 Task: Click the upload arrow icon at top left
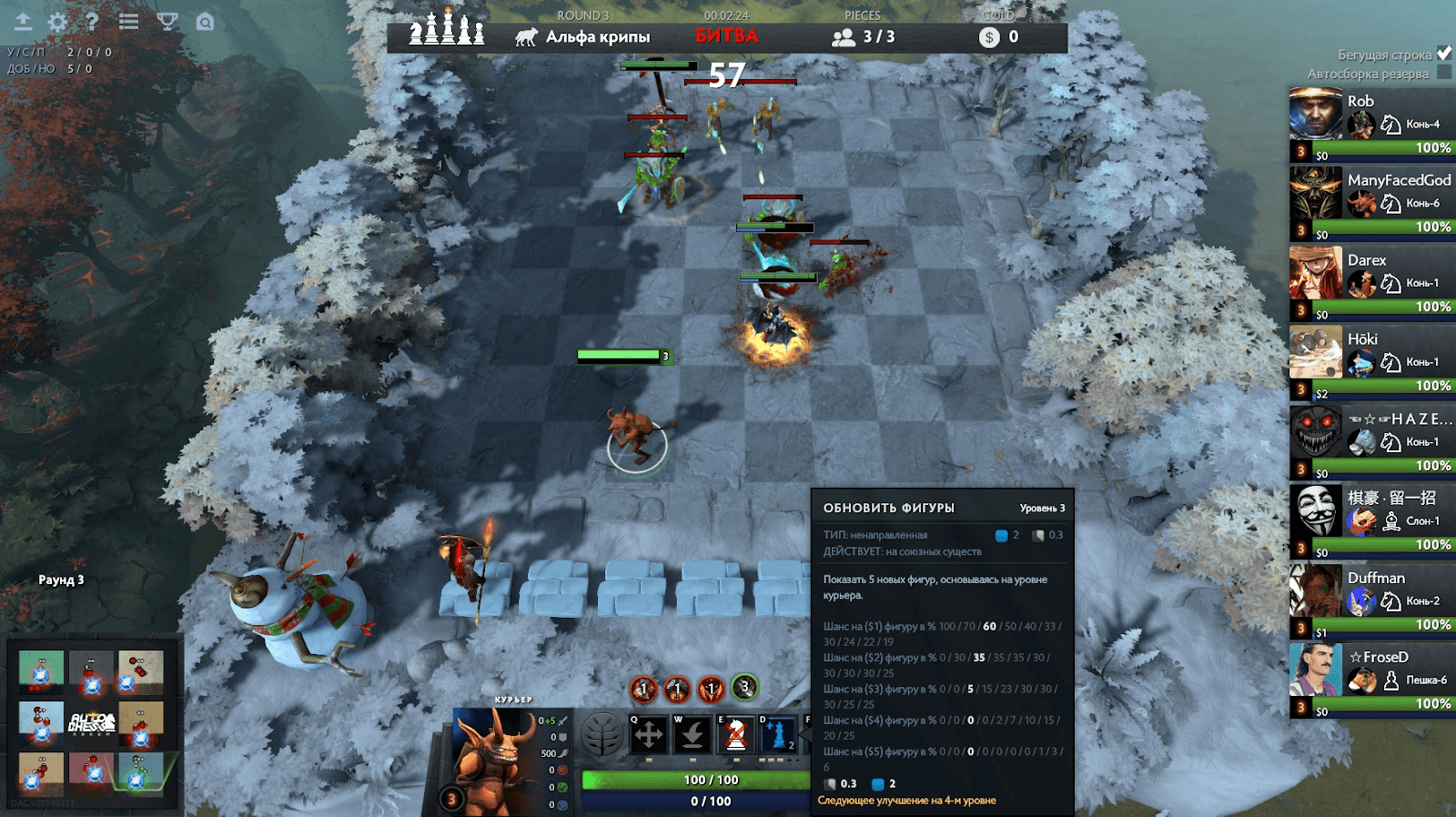pos(23,21)
